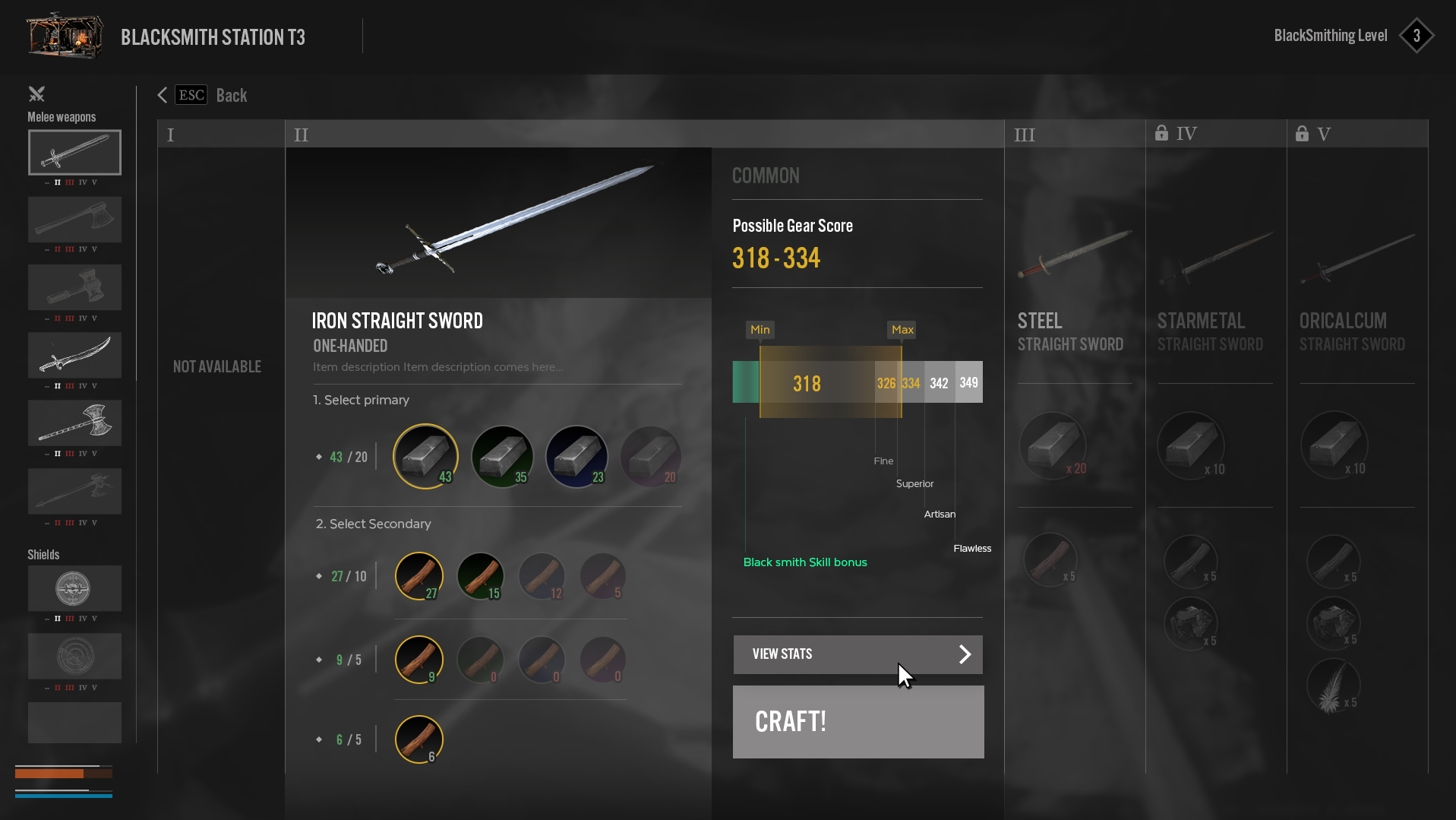Select the wood secondary with 27 count
The width and height of the screenshot is (1456, 820).
[x=418, y=576]
